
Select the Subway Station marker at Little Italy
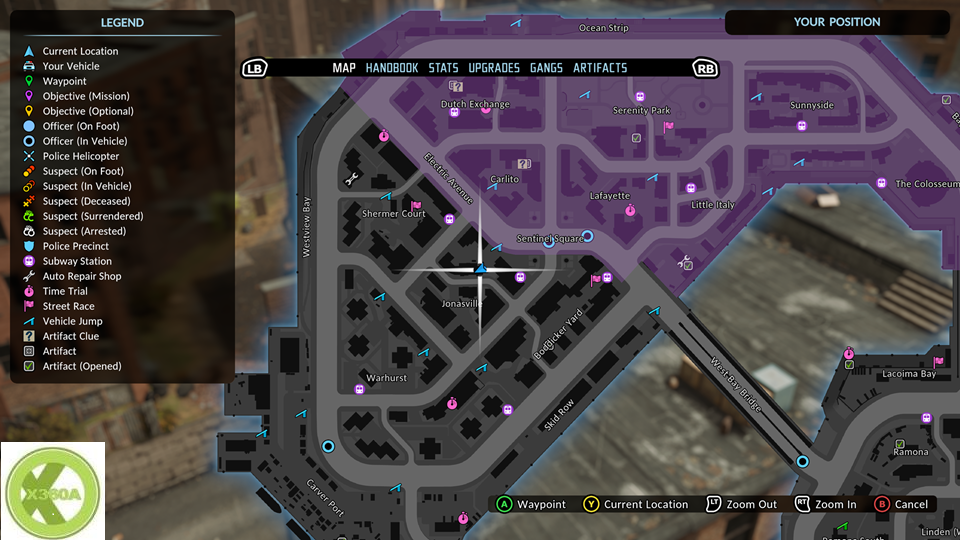click(690, 188)
